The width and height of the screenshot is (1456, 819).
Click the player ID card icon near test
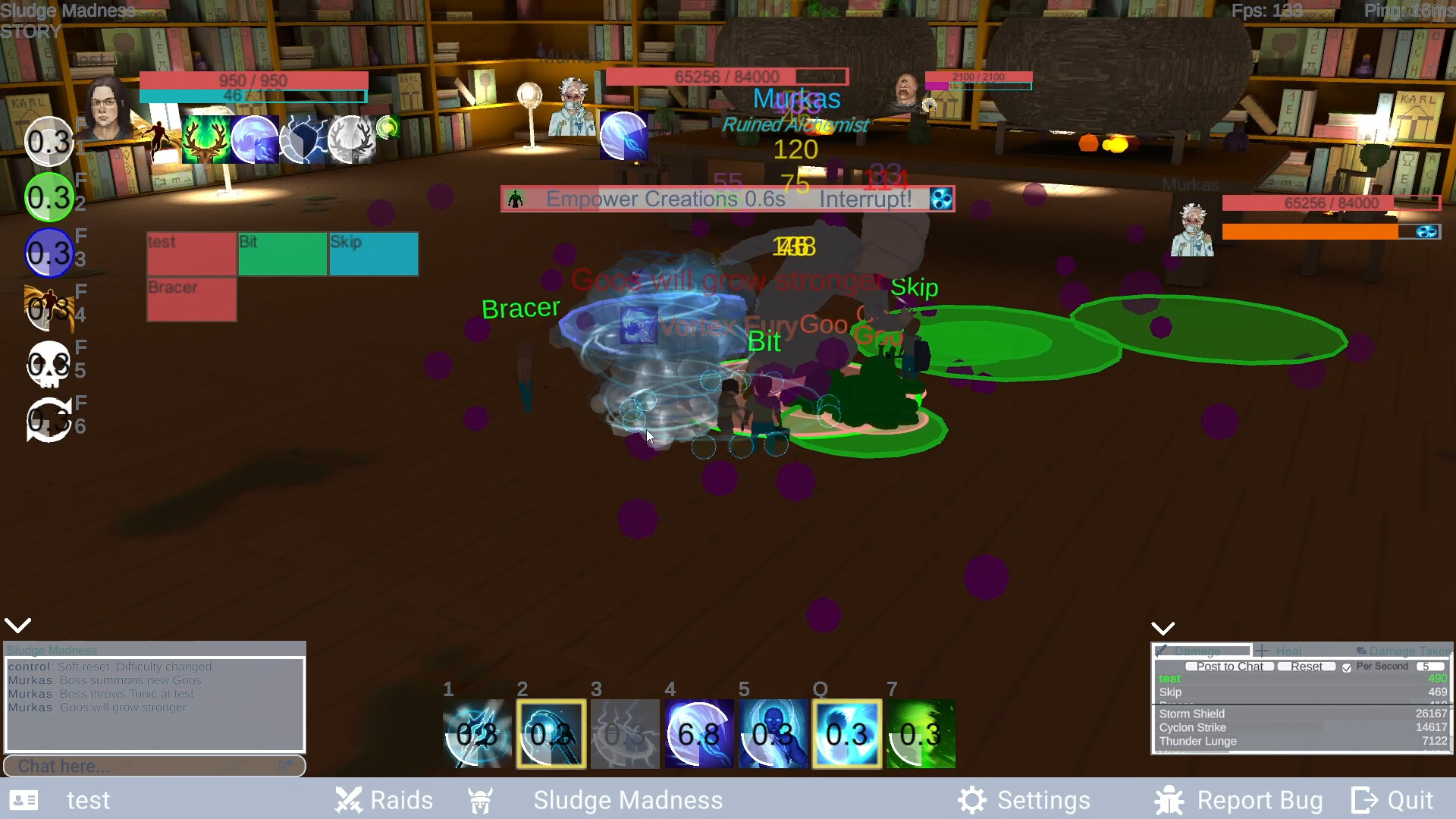[x=25, y=800]
